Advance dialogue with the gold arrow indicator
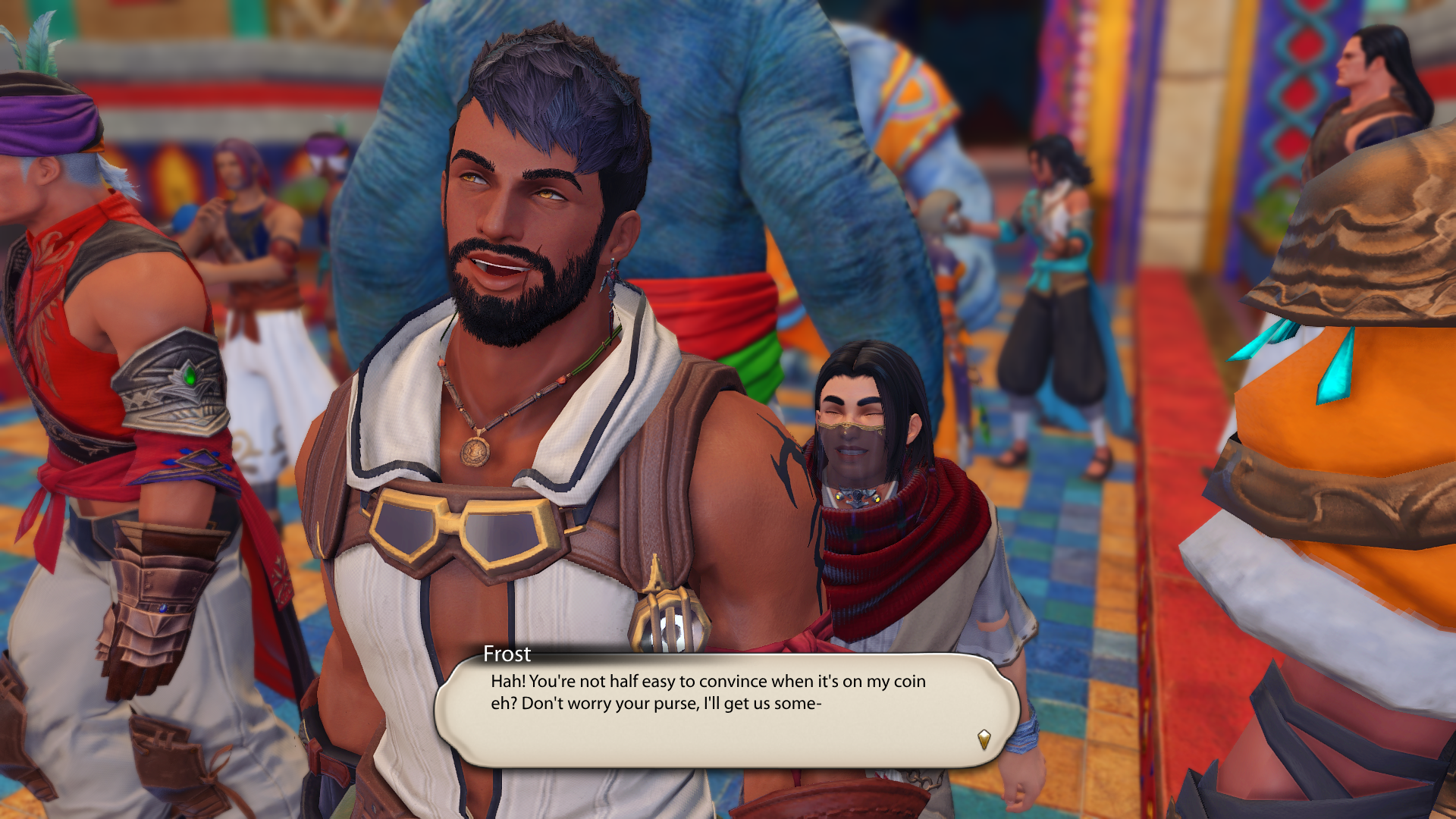Image resolution: width=1456 pixels, height=819 pixels. pyautogui.click(x=984, y=739)
